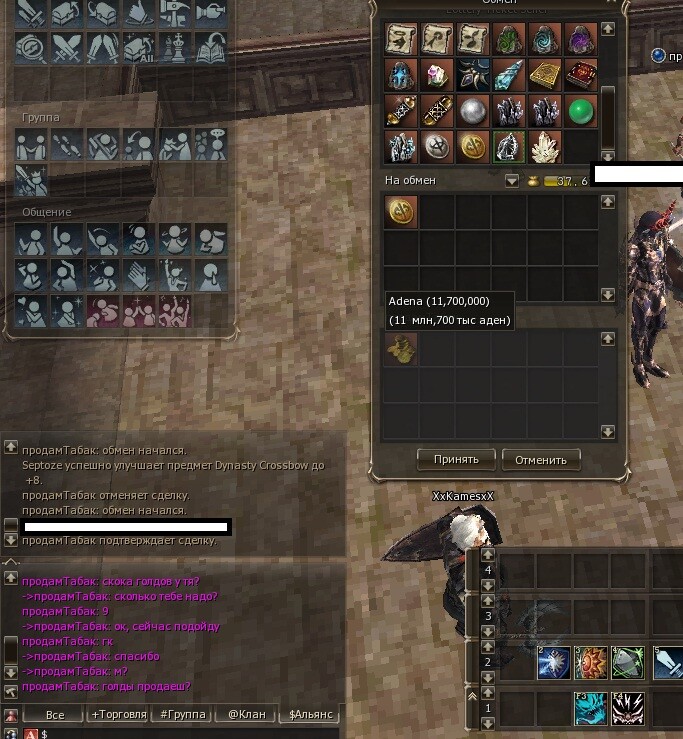Open the На обмен dropdown arrow
Viewport: 683px width, 739px height.
pyautogui.click(x=512, y=181)
